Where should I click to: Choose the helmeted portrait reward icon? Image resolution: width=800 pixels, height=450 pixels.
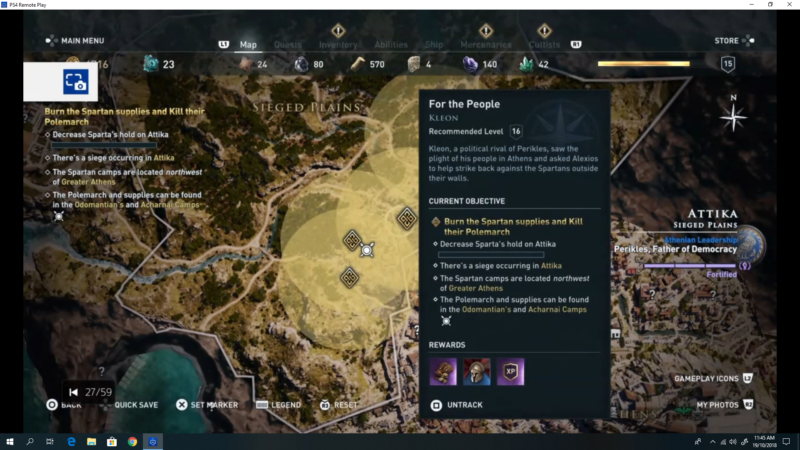[477, 371]
